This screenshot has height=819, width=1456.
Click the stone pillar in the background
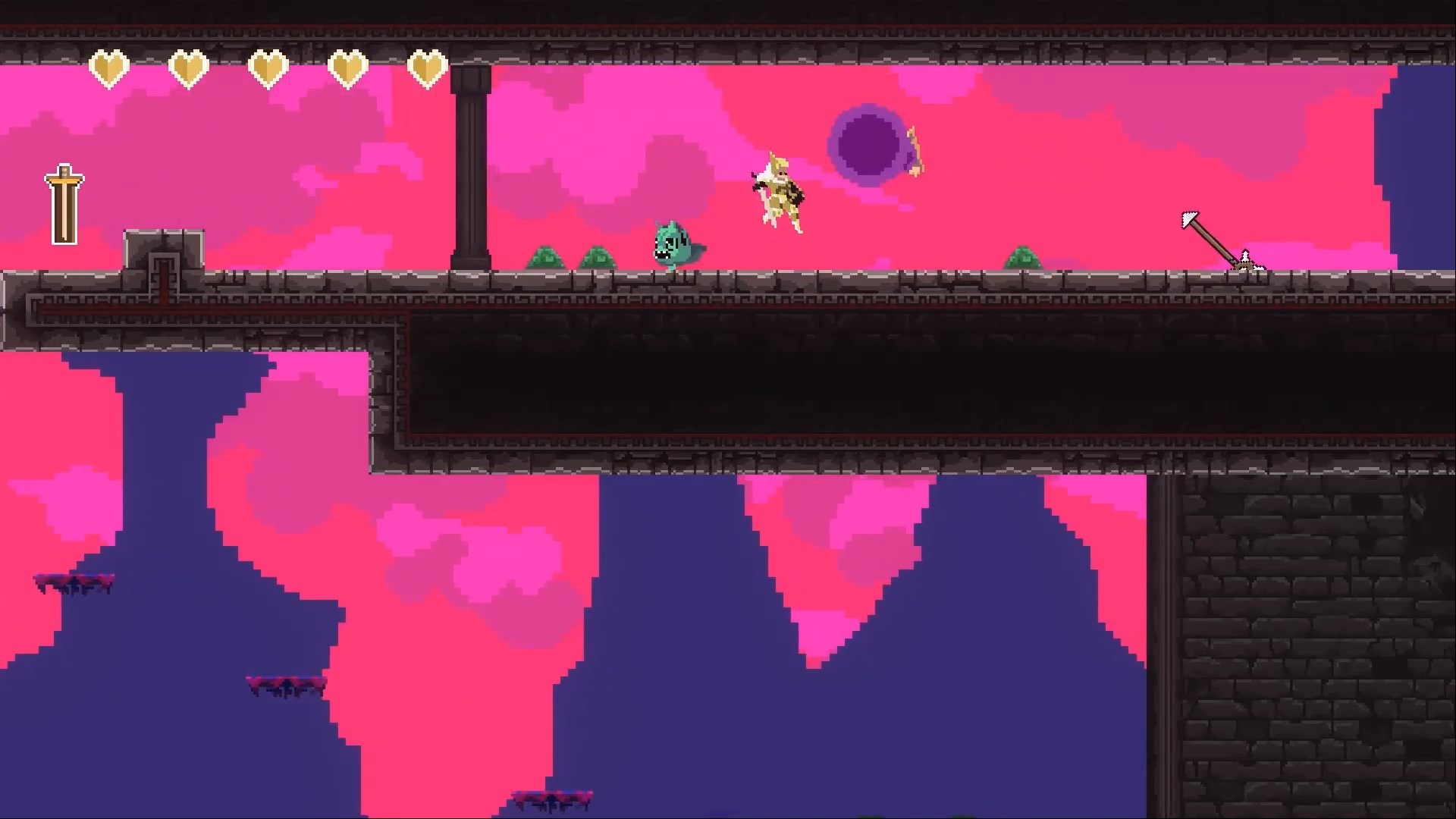tap(470, 167)
